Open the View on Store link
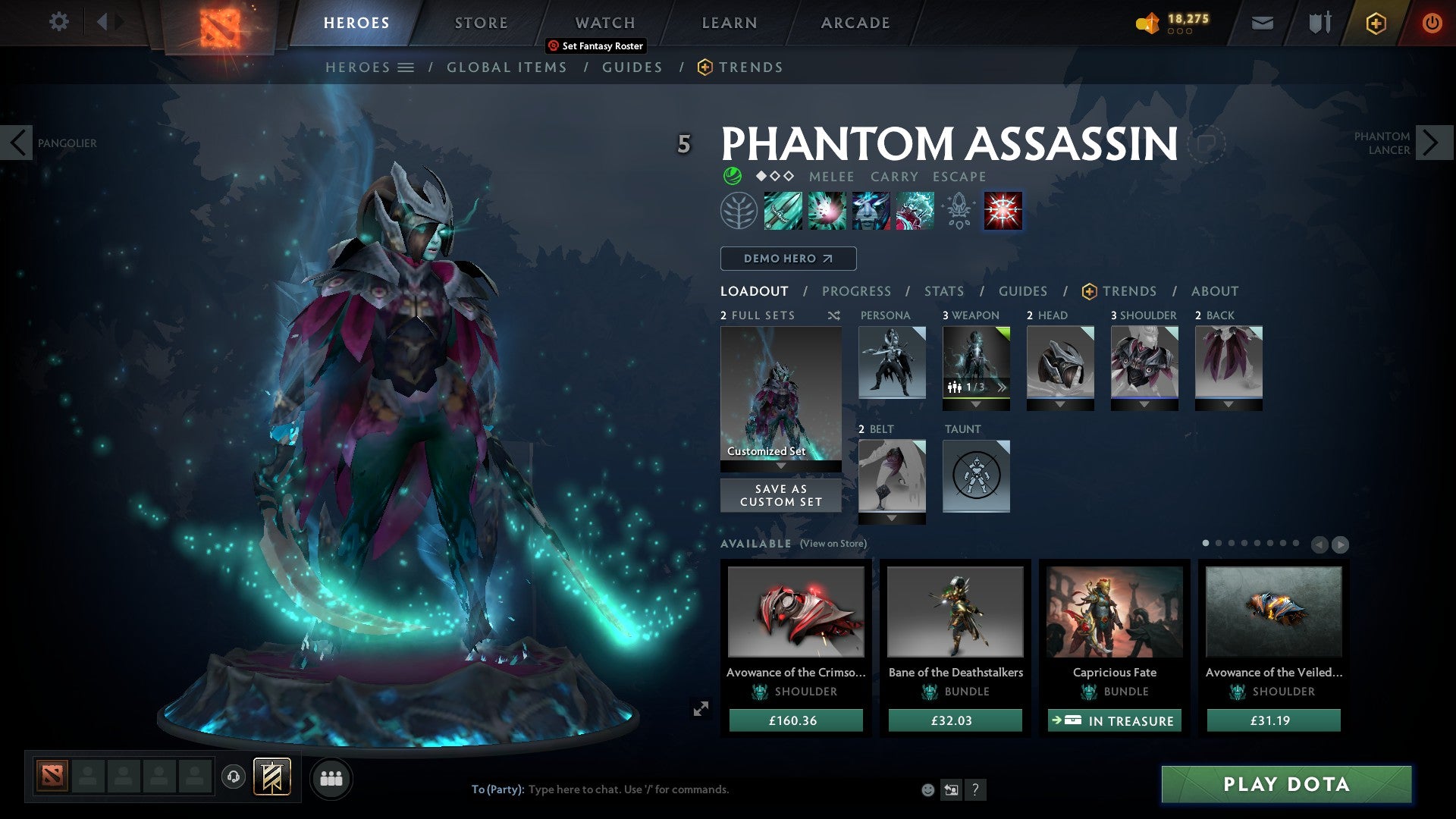The width and height of the screenshot is (1456, 819). pos(834,544)
